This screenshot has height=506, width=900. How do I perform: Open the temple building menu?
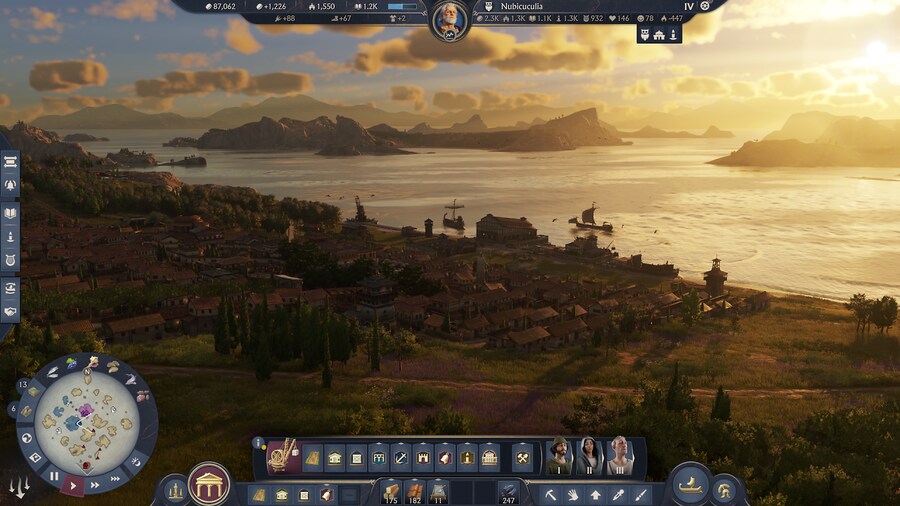click(209, 484)
